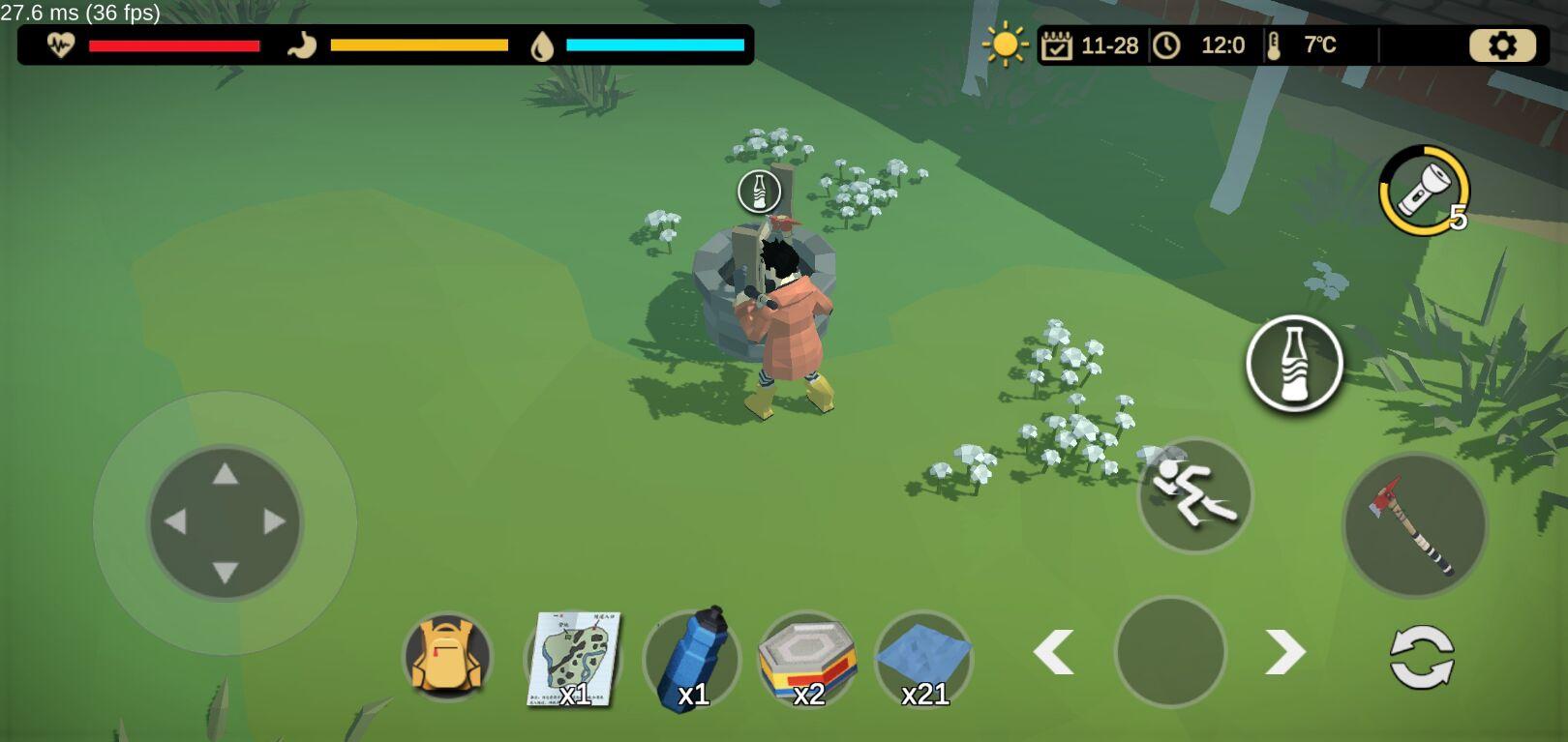The height and width of the screenshot is (742, 1568).
Task: Attack with the axe weapon button
Action: tap(1415, 525)
